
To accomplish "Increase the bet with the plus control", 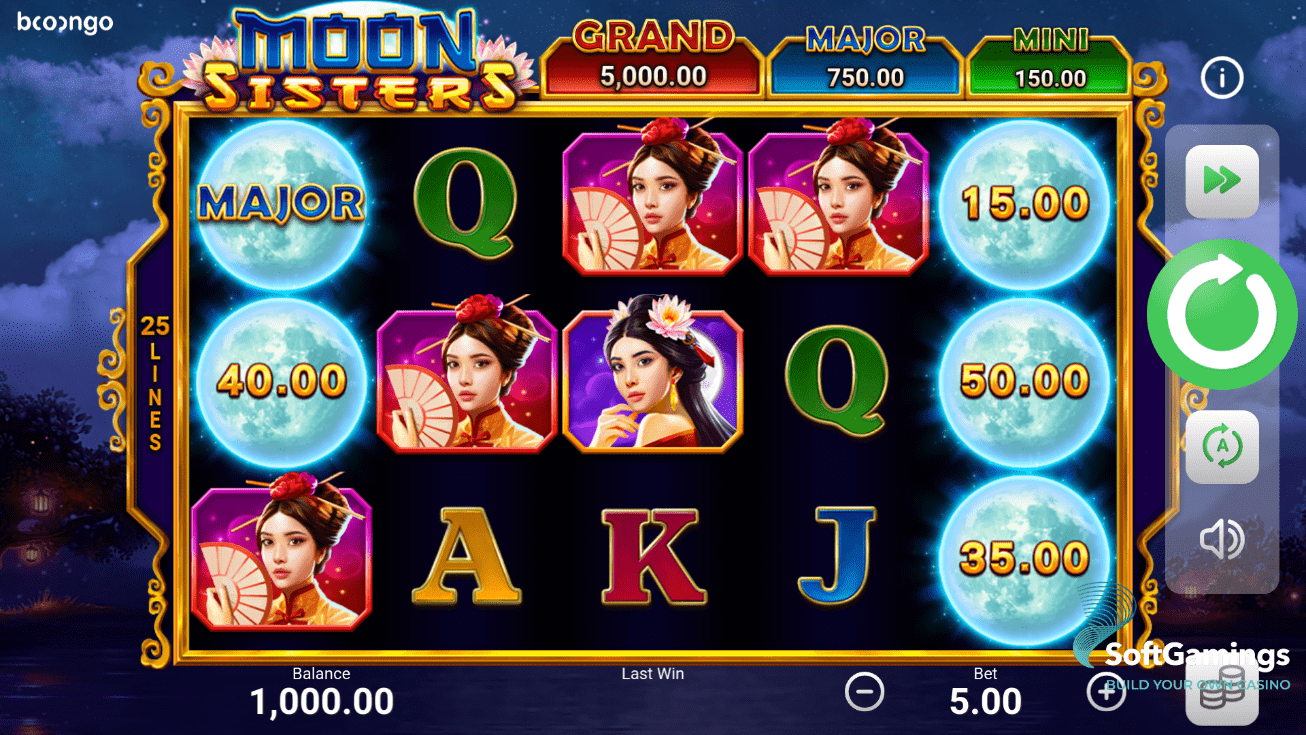I will pyautogui.click(x=1106, y=691).
